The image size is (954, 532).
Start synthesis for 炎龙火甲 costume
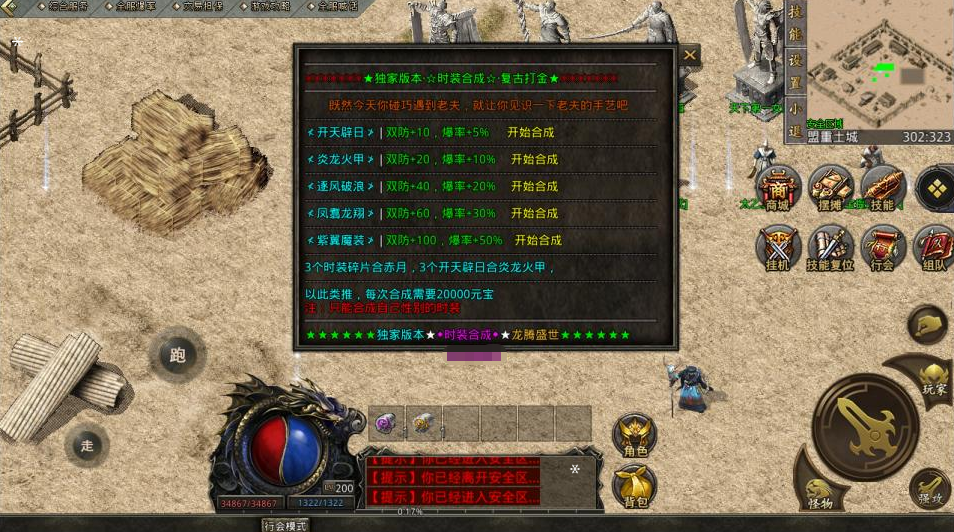pyautogui.click(x=534, y=159)
